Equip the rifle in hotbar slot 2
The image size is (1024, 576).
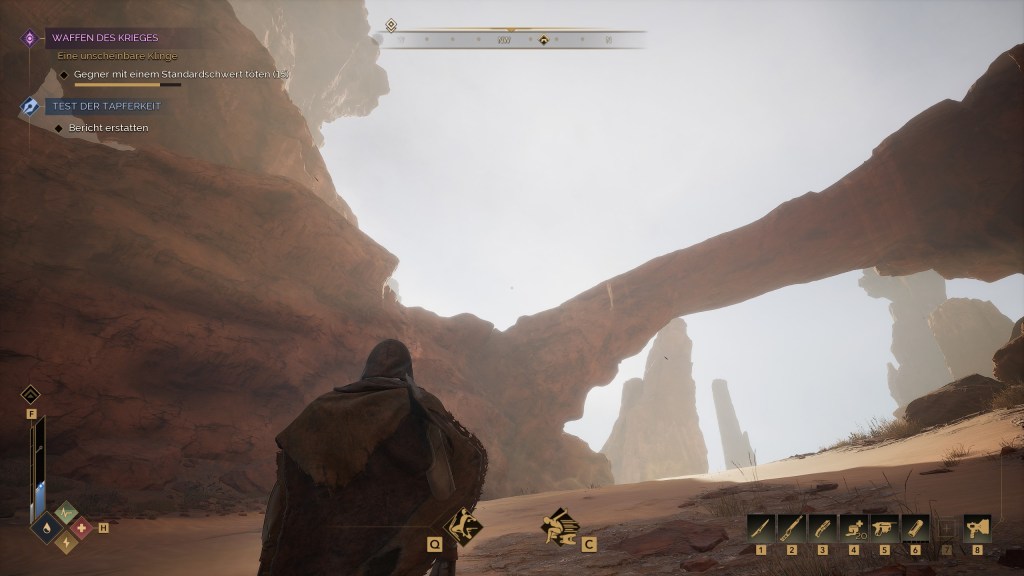click(x=791, y=526)
